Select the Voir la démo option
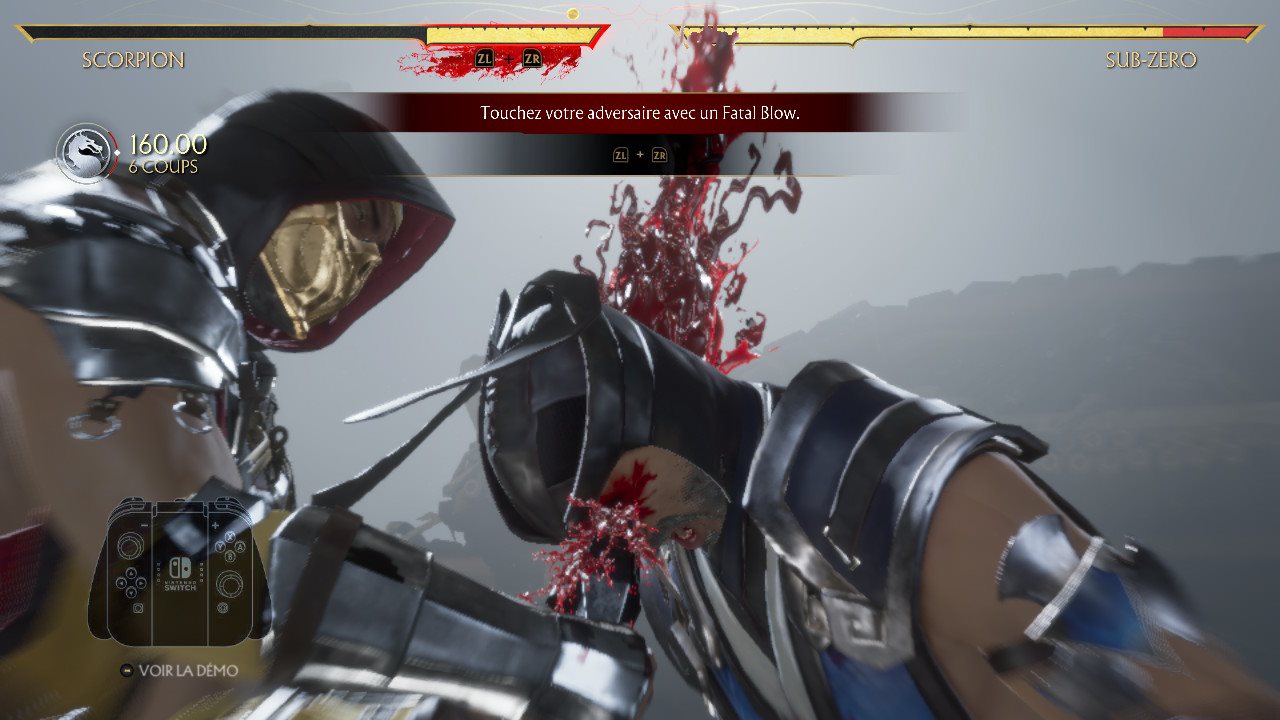 (x=180, y=670)
